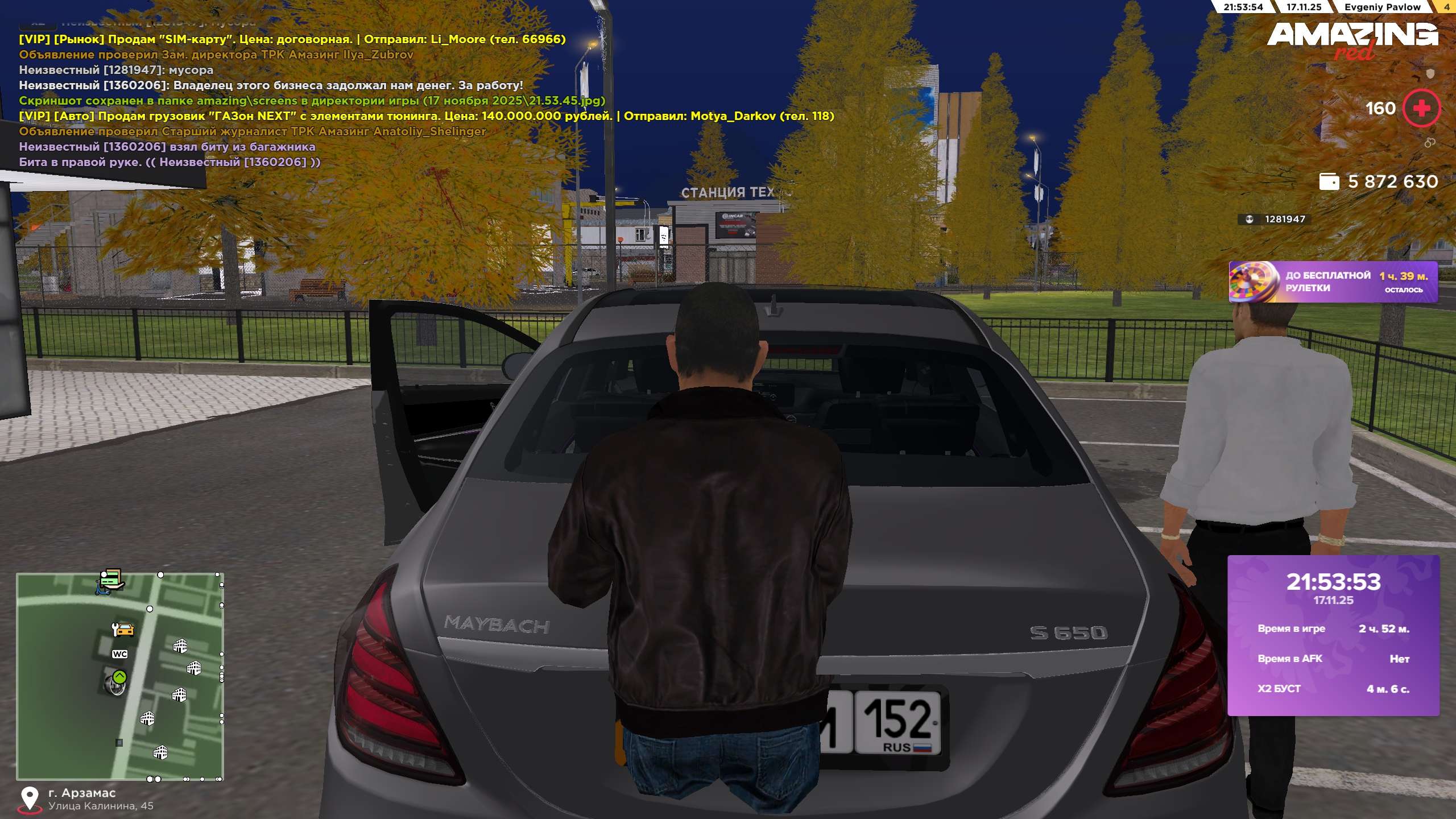Open the free roulette banner
The image size is (1456, 819).
coord(1333,282)
